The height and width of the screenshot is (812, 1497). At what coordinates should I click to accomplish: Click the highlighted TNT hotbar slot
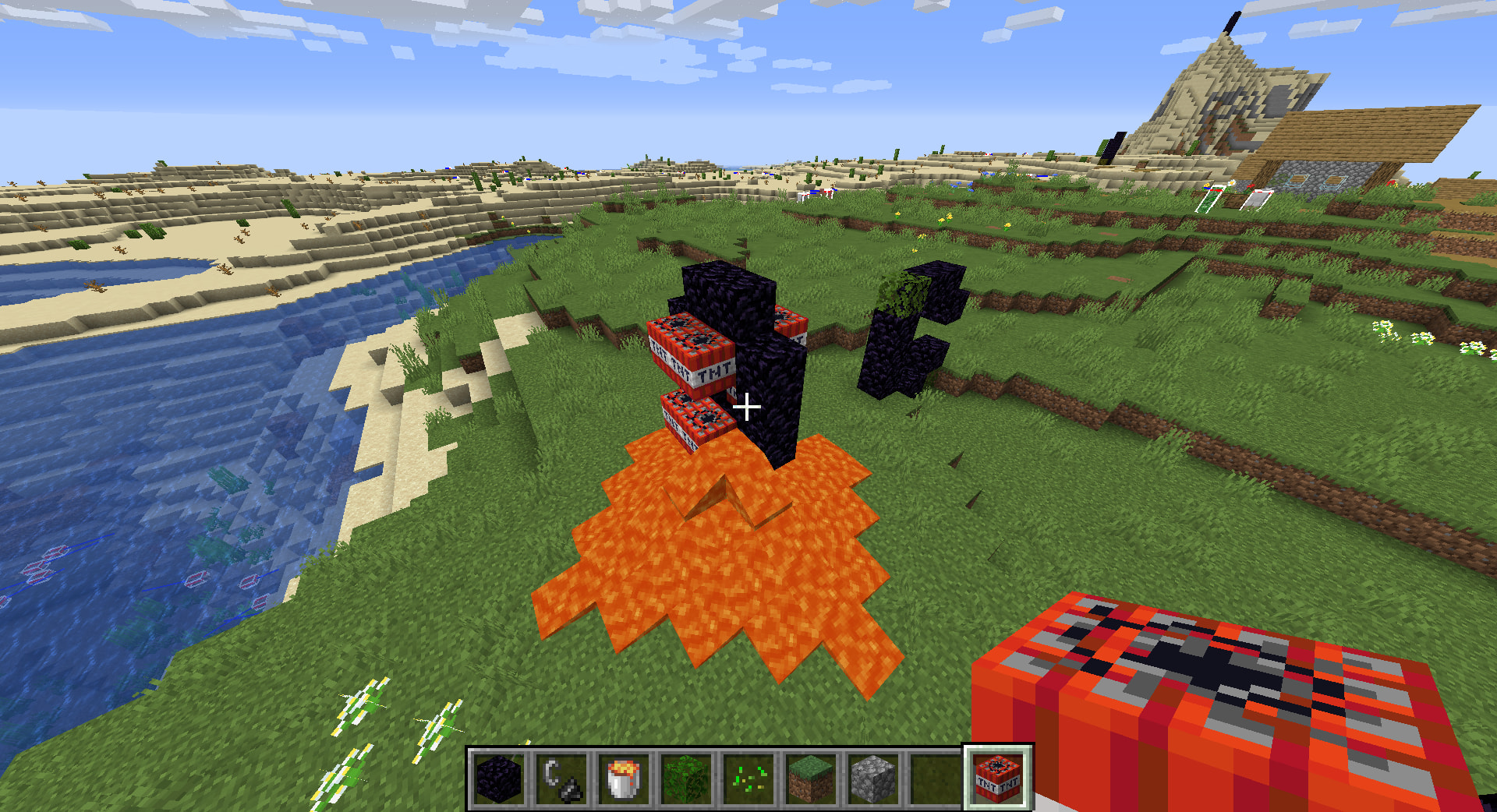(998, 778)
